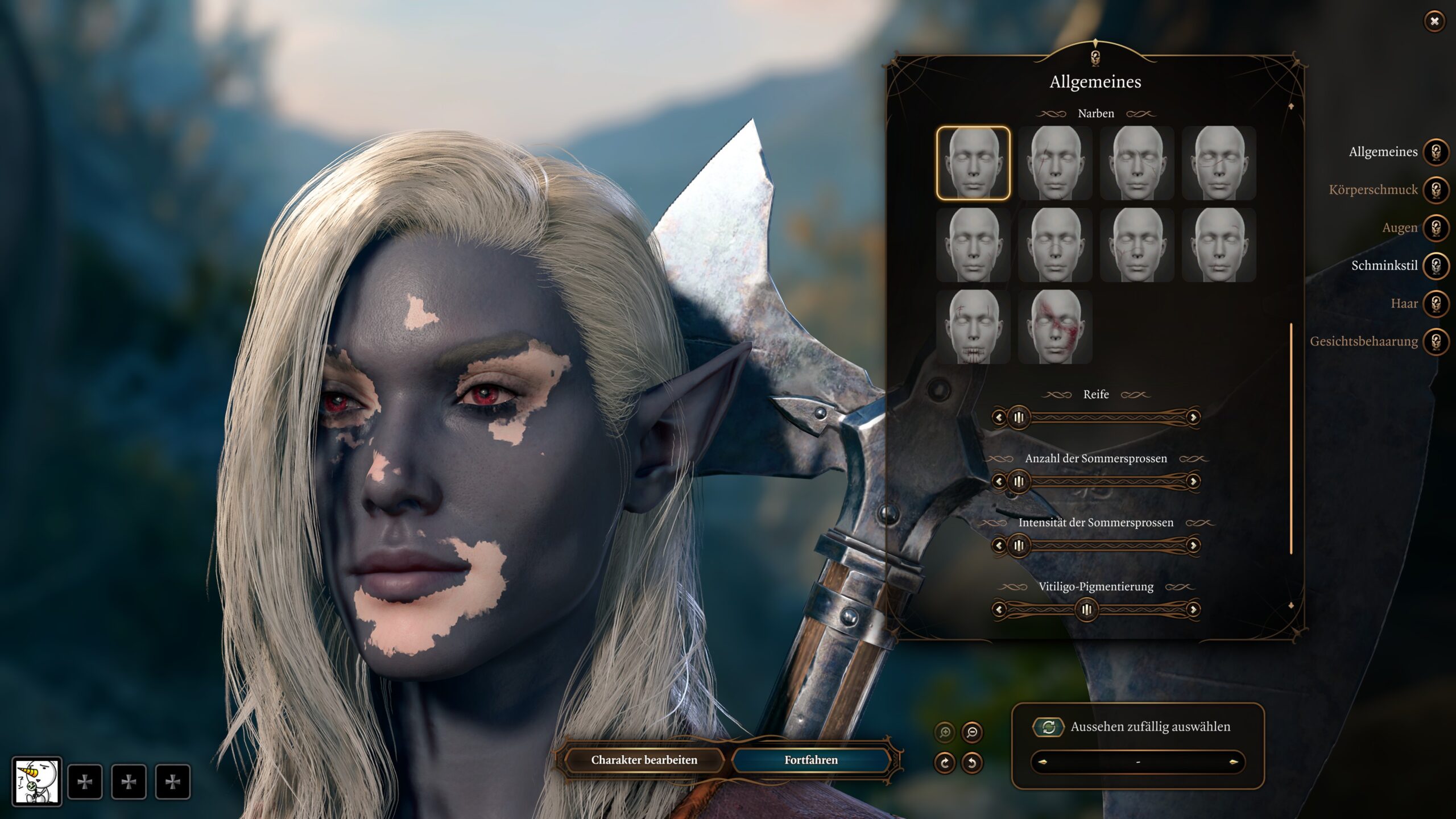Select the Allgemeines category tab
This screenshot has width=1456, height=819.
coord(1436,152)
